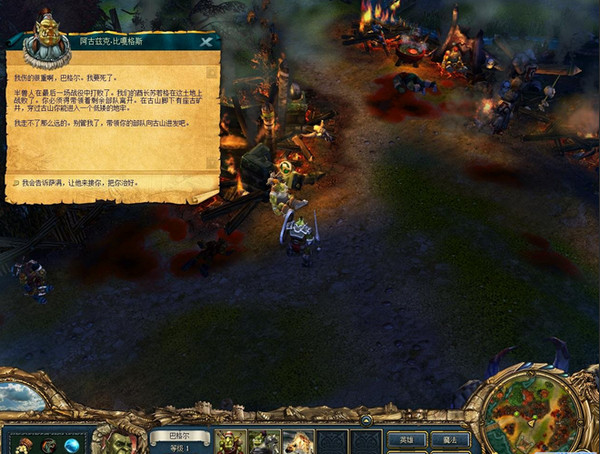Open the 英雄 hero panel
This screenshot has height=454, width=600.
coord(405,439)
